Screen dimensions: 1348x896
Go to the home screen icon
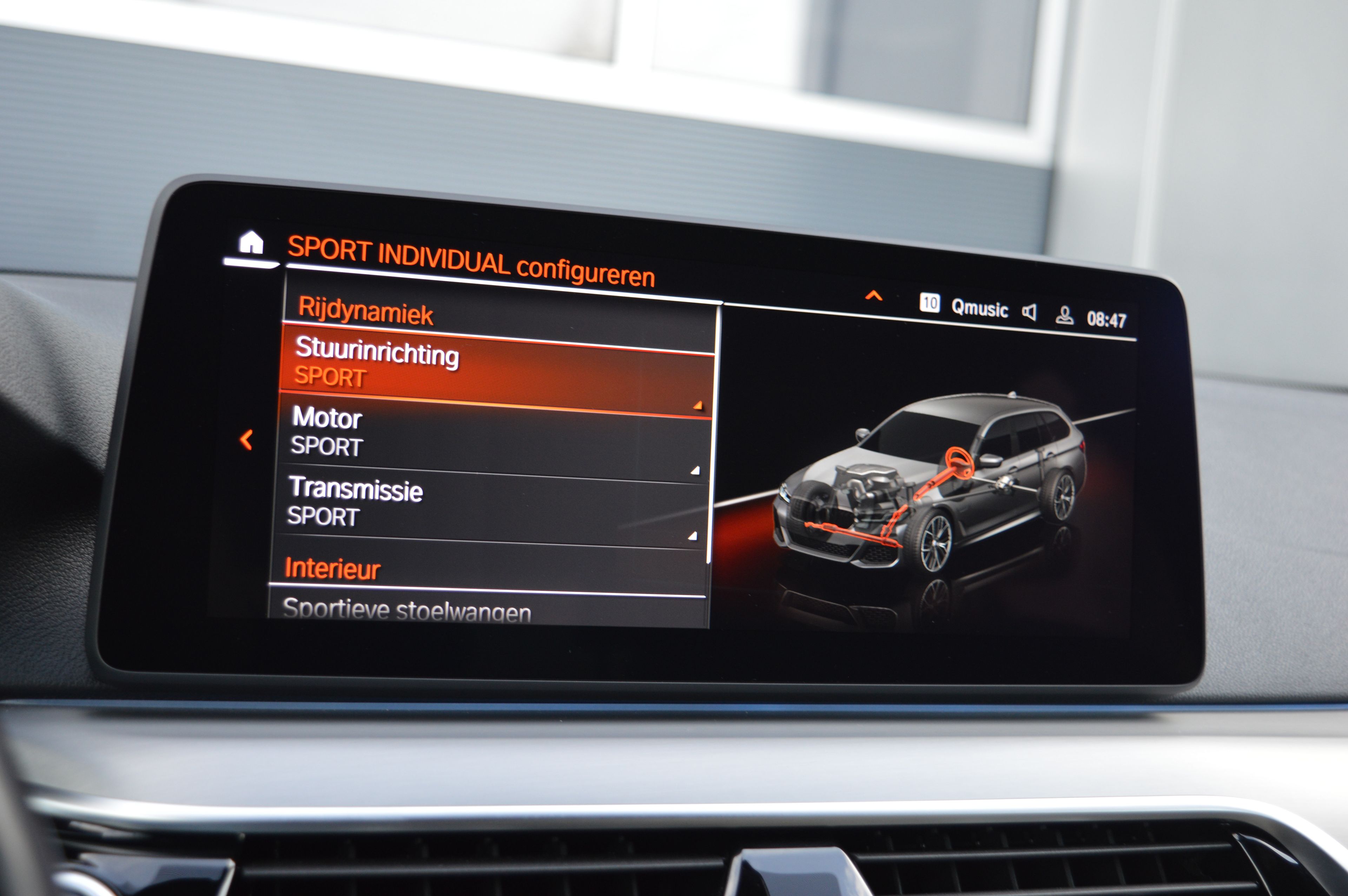251,244
